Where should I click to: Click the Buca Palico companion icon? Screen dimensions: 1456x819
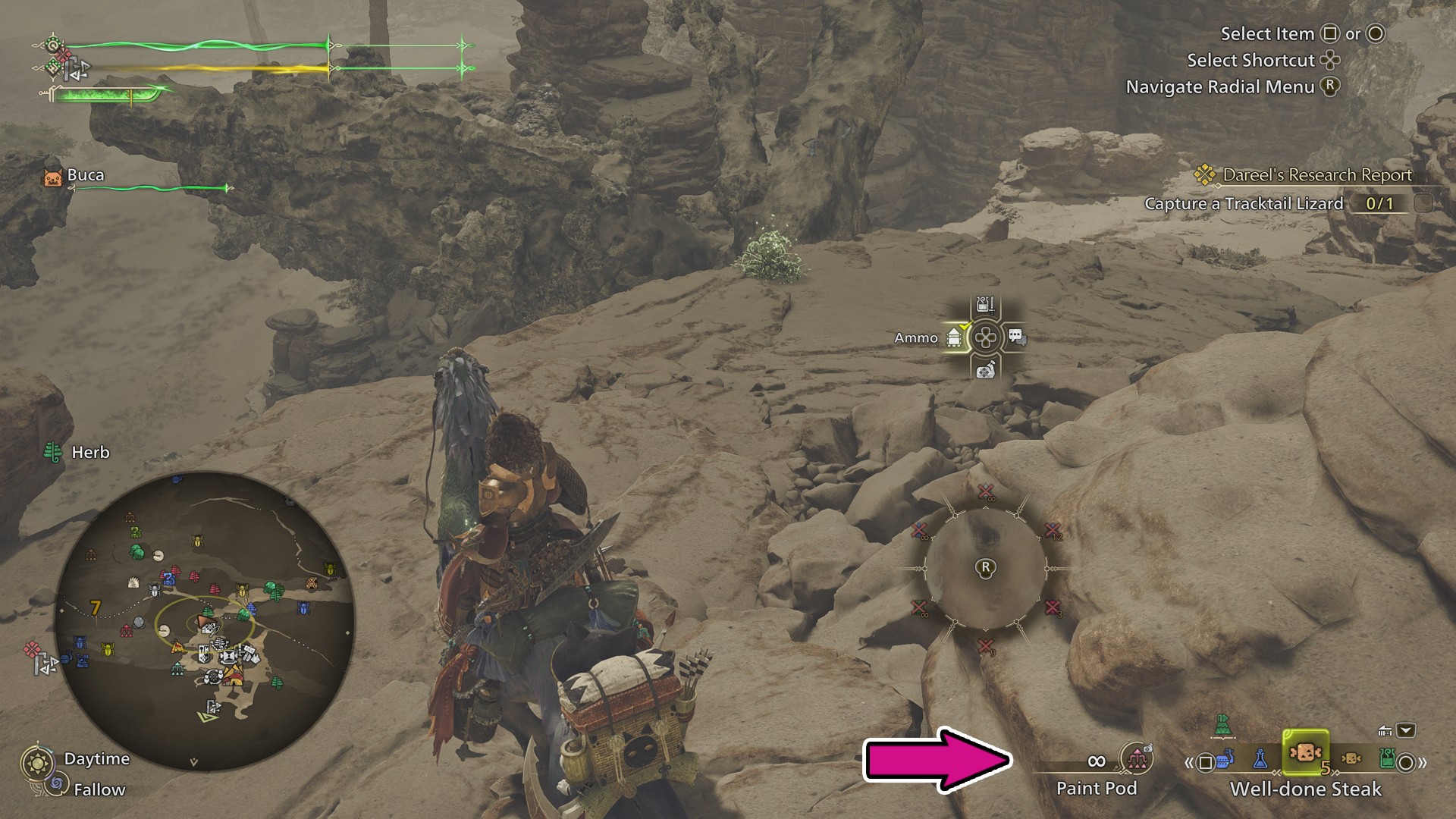pyautogui.click(x=52, y=177)
